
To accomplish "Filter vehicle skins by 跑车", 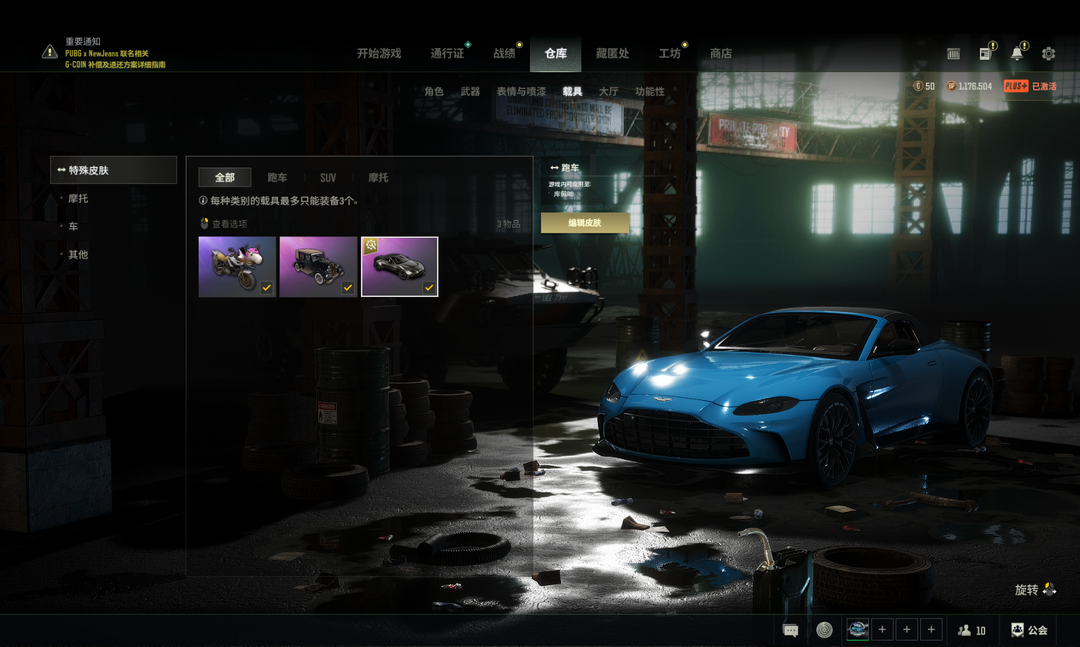I will (x=277, y=178).
